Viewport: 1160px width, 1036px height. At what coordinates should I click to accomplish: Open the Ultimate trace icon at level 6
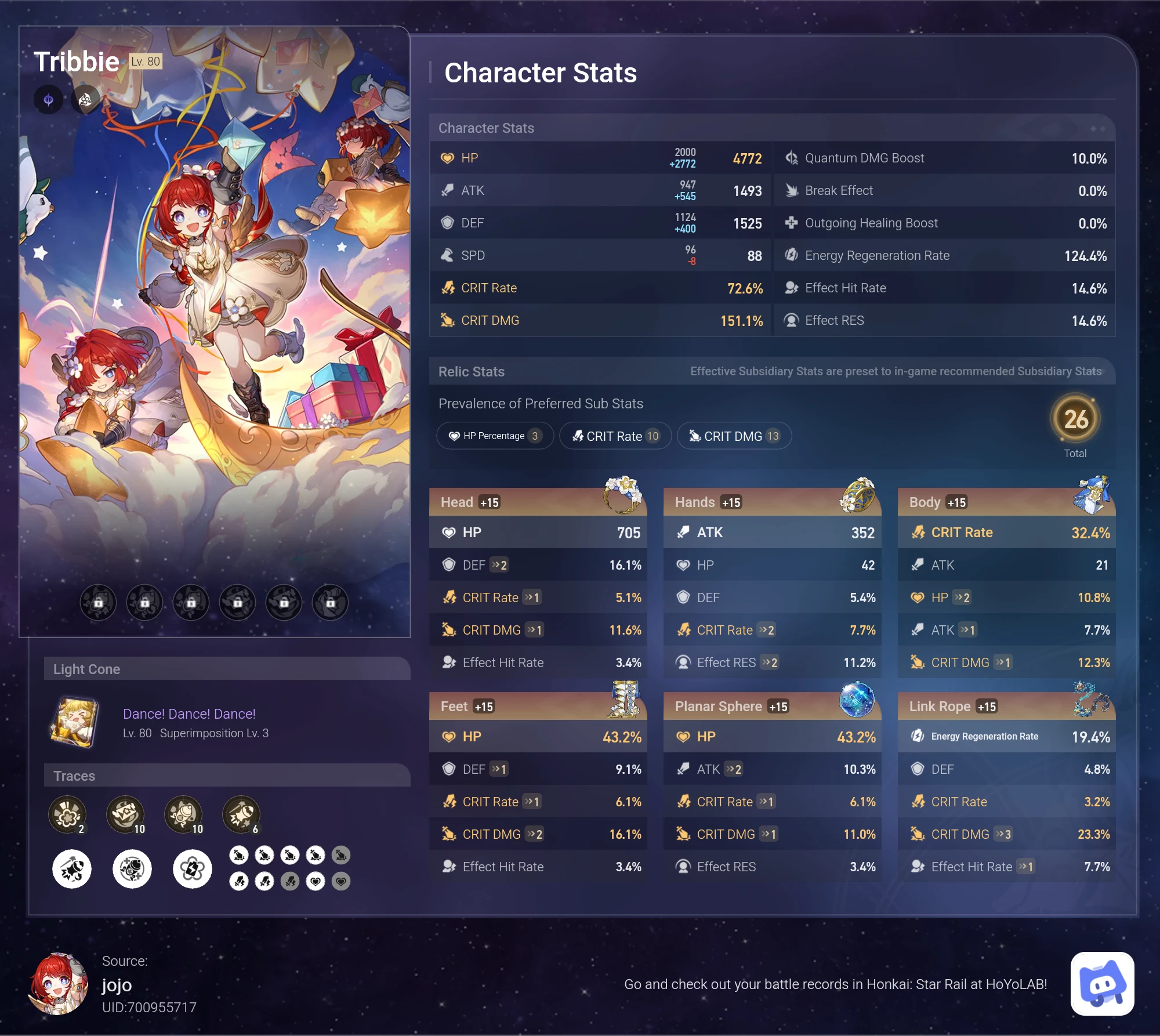pyautogui.click(x=242, y=814)
